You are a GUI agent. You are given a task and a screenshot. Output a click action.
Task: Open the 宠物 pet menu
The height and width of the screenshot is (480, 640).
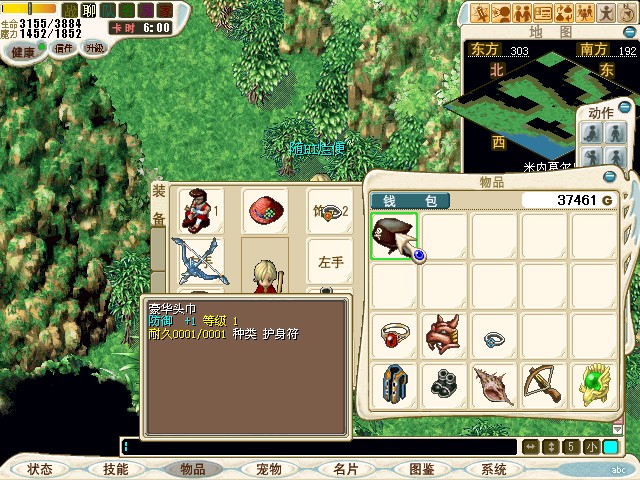[268, 468]
